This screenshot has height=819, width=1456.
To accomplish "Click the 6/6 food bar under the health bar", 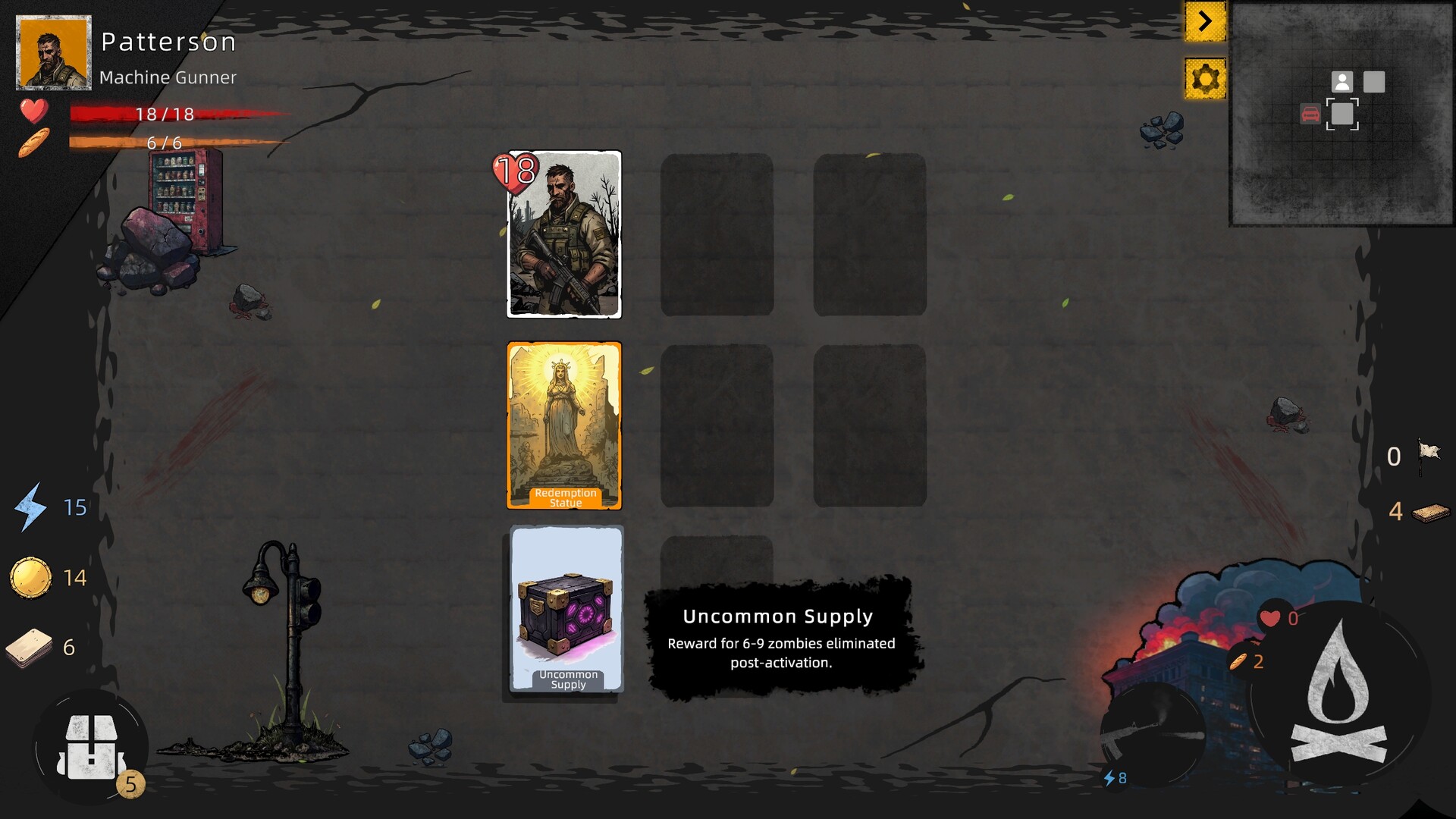I will coord(163,142).
